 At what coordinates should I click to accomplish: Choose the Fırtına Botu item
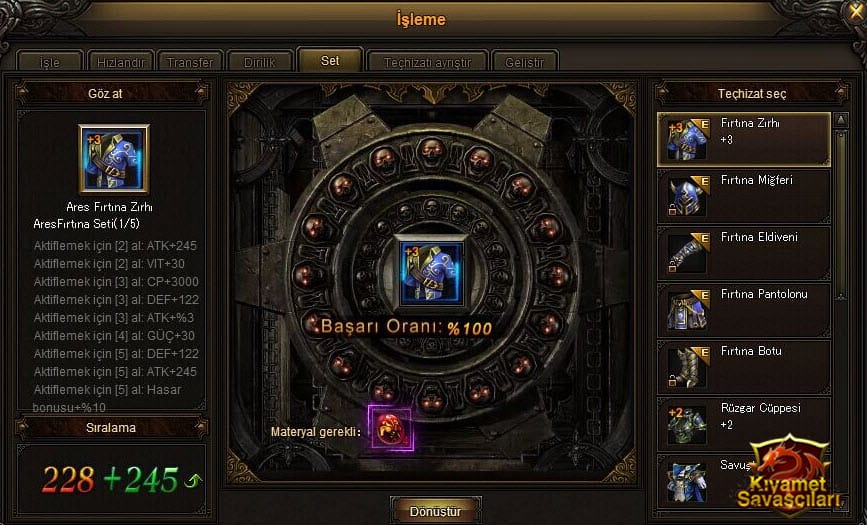pos(744,366)
